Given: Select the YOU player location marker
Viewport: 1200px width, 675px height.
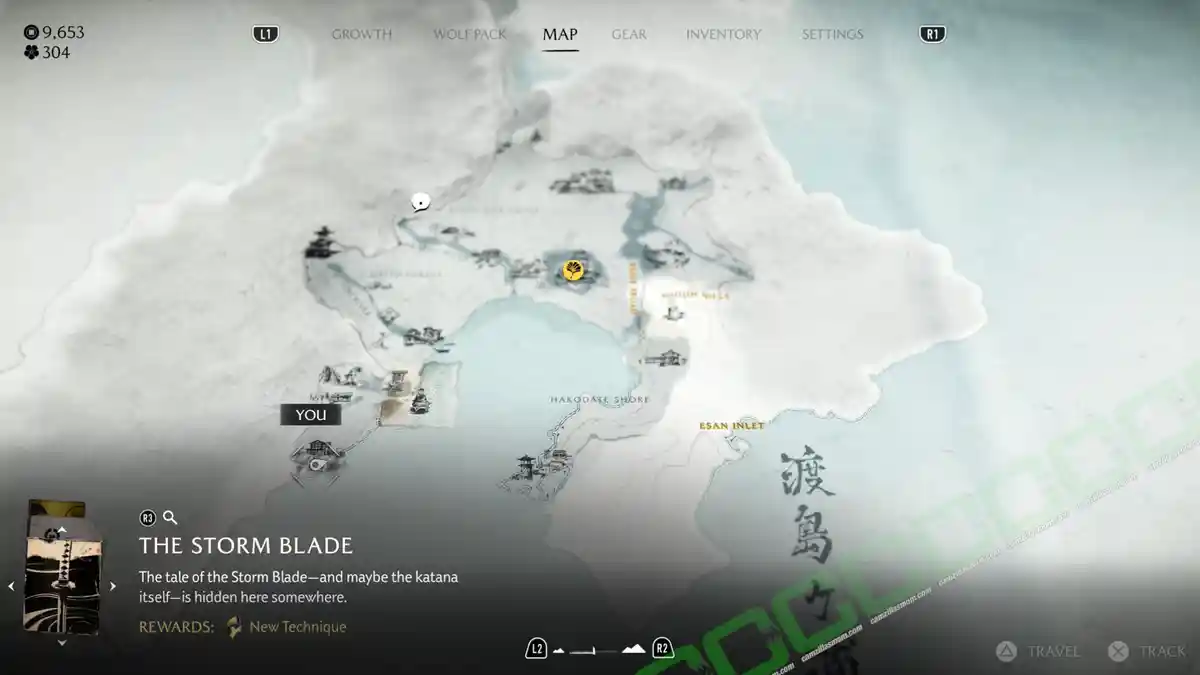Looking at the screenshot, I should pos(310,415).
